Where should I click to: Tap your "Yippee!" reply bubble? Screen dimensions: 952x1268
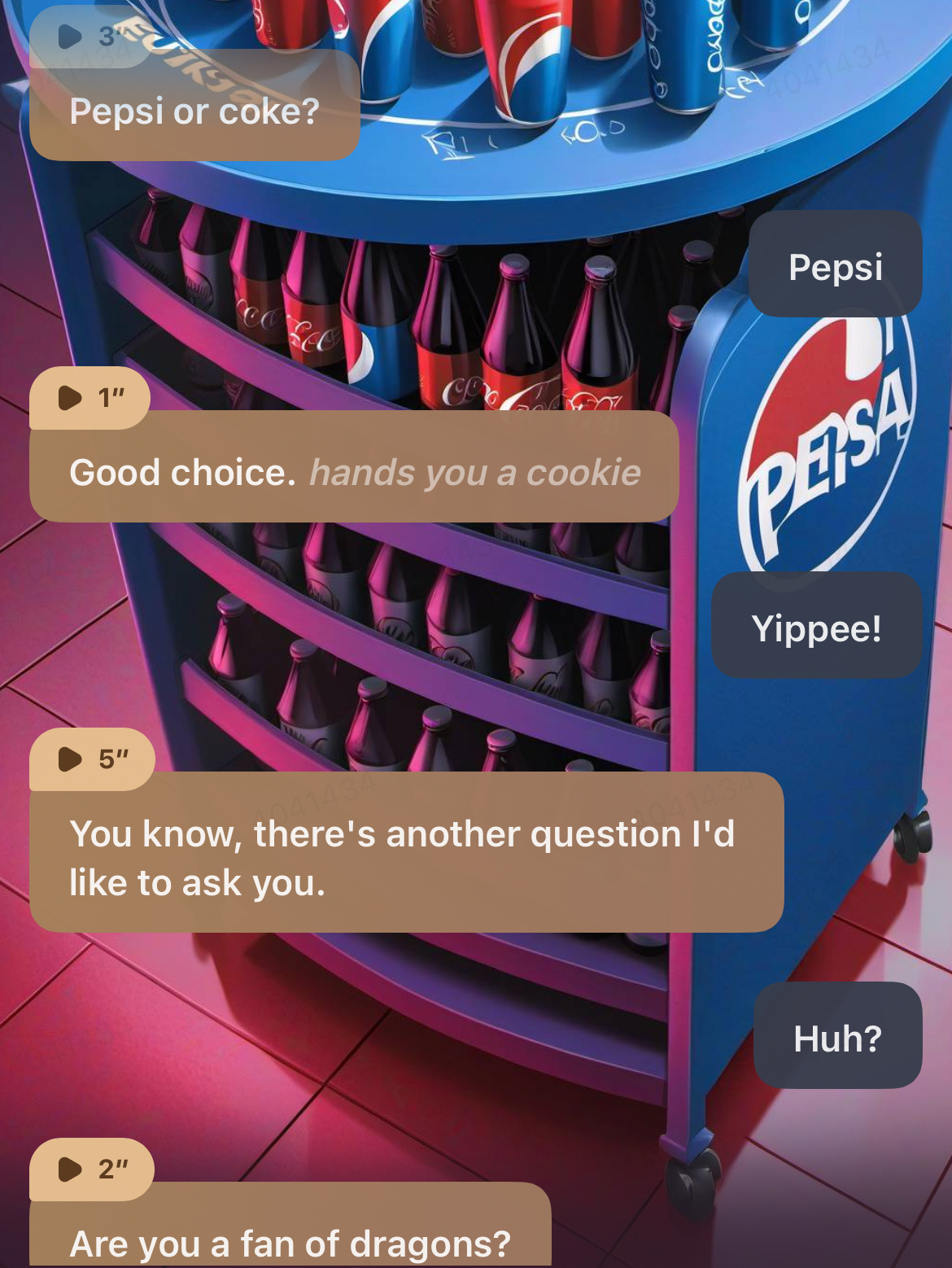tap(816, 627)
